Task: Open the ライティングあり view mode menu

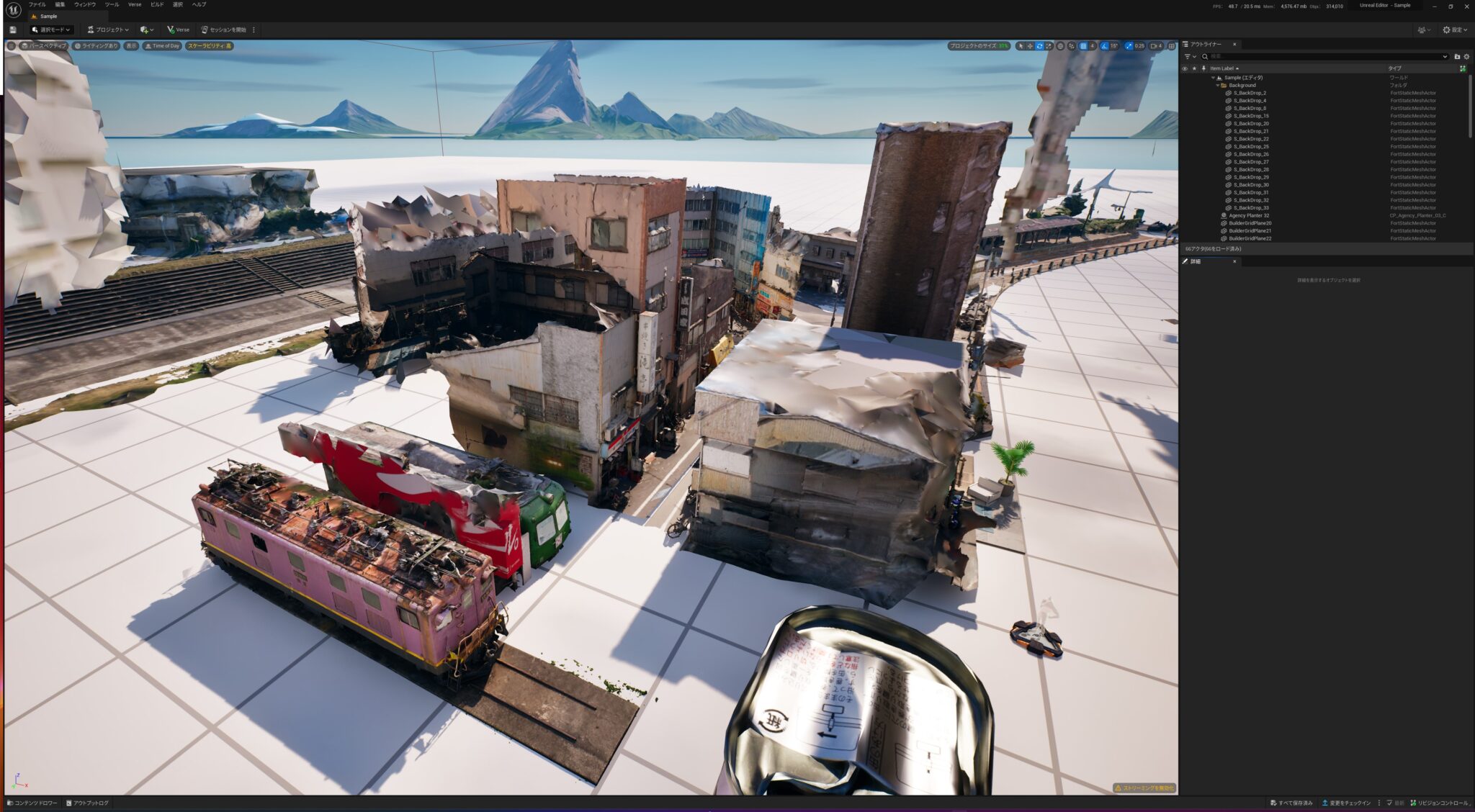Action: pos(97,46)
